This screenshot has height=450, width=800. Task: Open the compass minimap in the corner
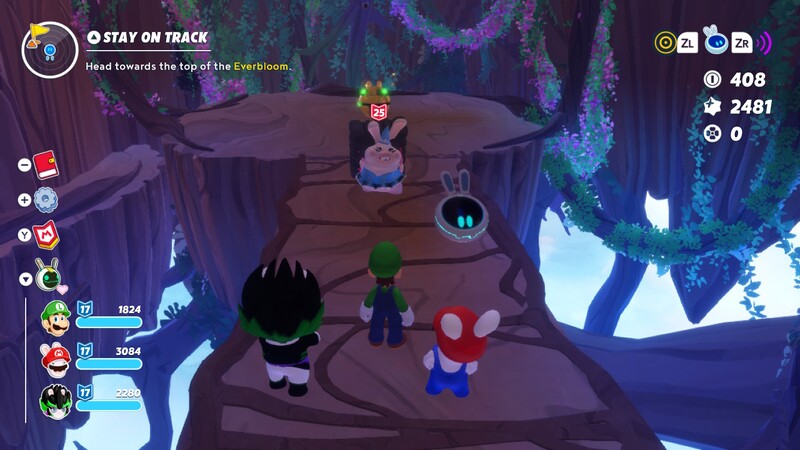tap(49, 49)
